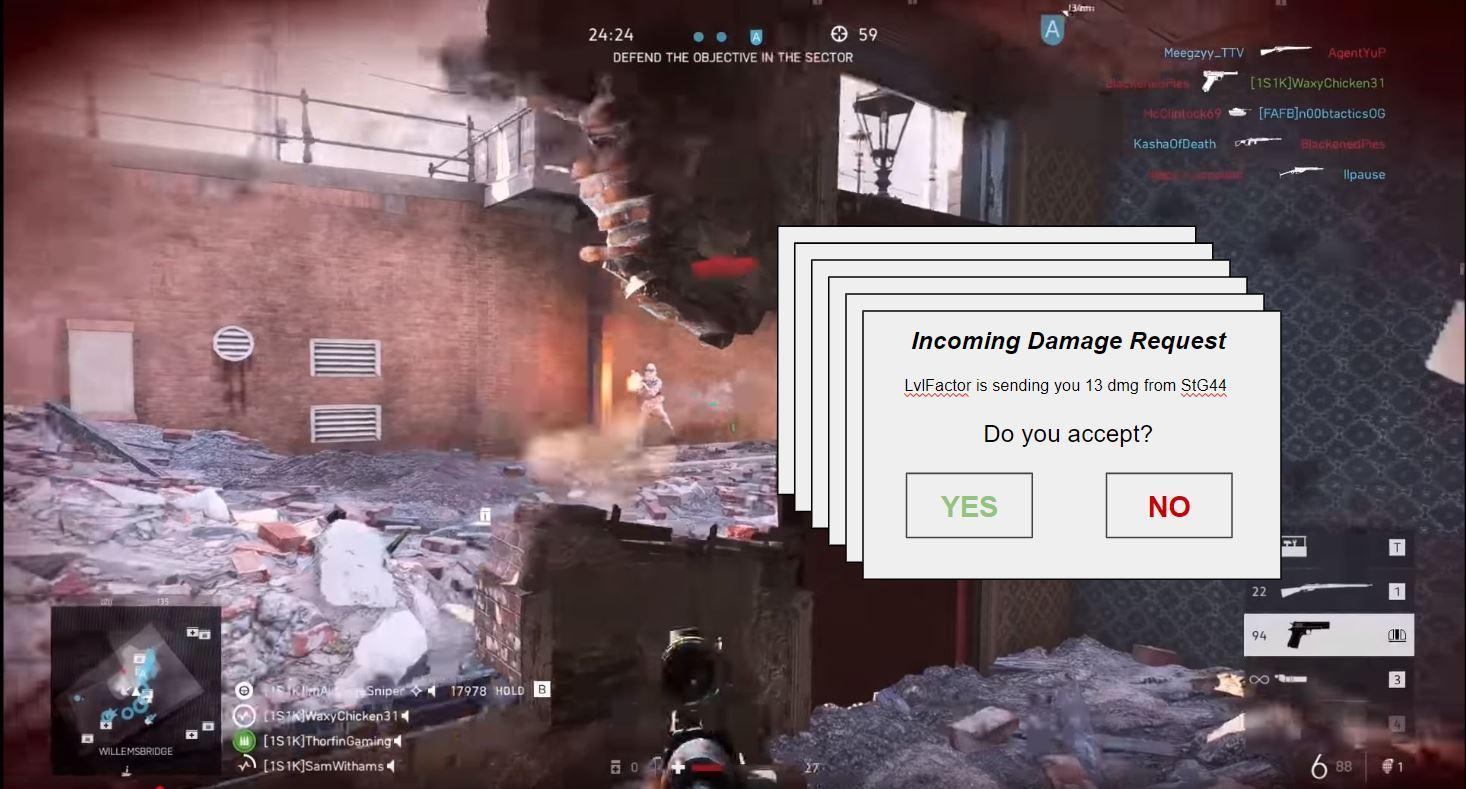Mute ThorfinGaming's voice speaker icon
The width and height of the screenshot is (1466, 789).
tap(397, 741)
